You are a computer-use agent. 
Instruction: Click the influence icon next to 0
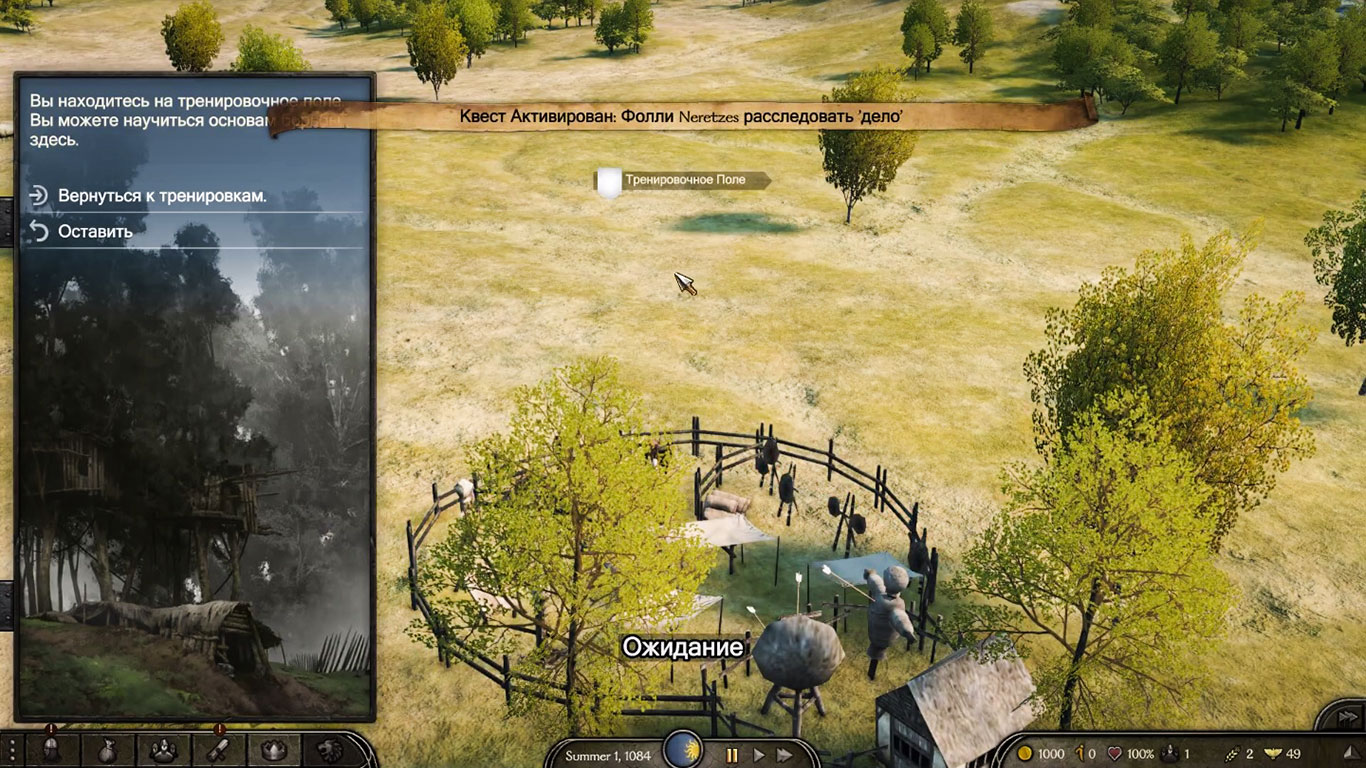1079,752
